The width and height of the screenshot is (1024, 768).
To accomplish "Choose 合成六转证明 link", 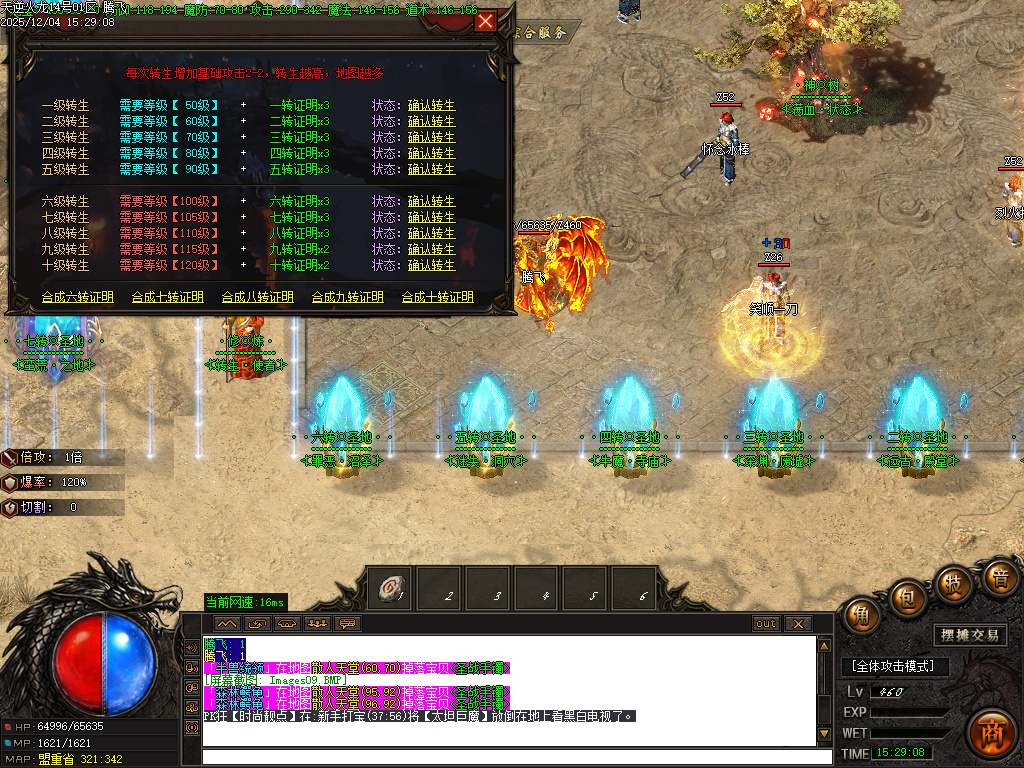I will [78, 298].
